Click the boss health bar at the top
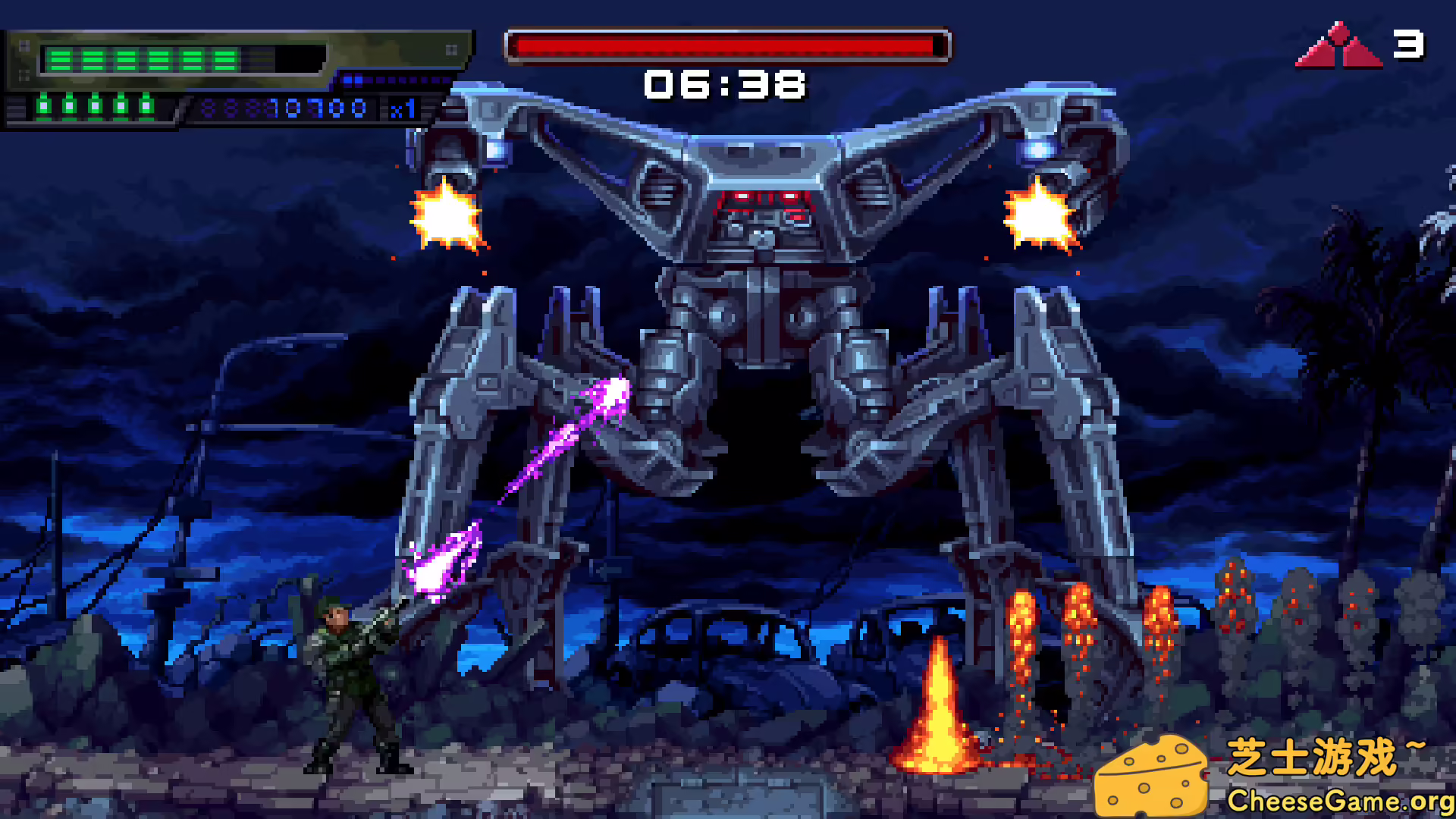Image resolution: width=1456 pixels, height=819 pixels. click(726, 44)
